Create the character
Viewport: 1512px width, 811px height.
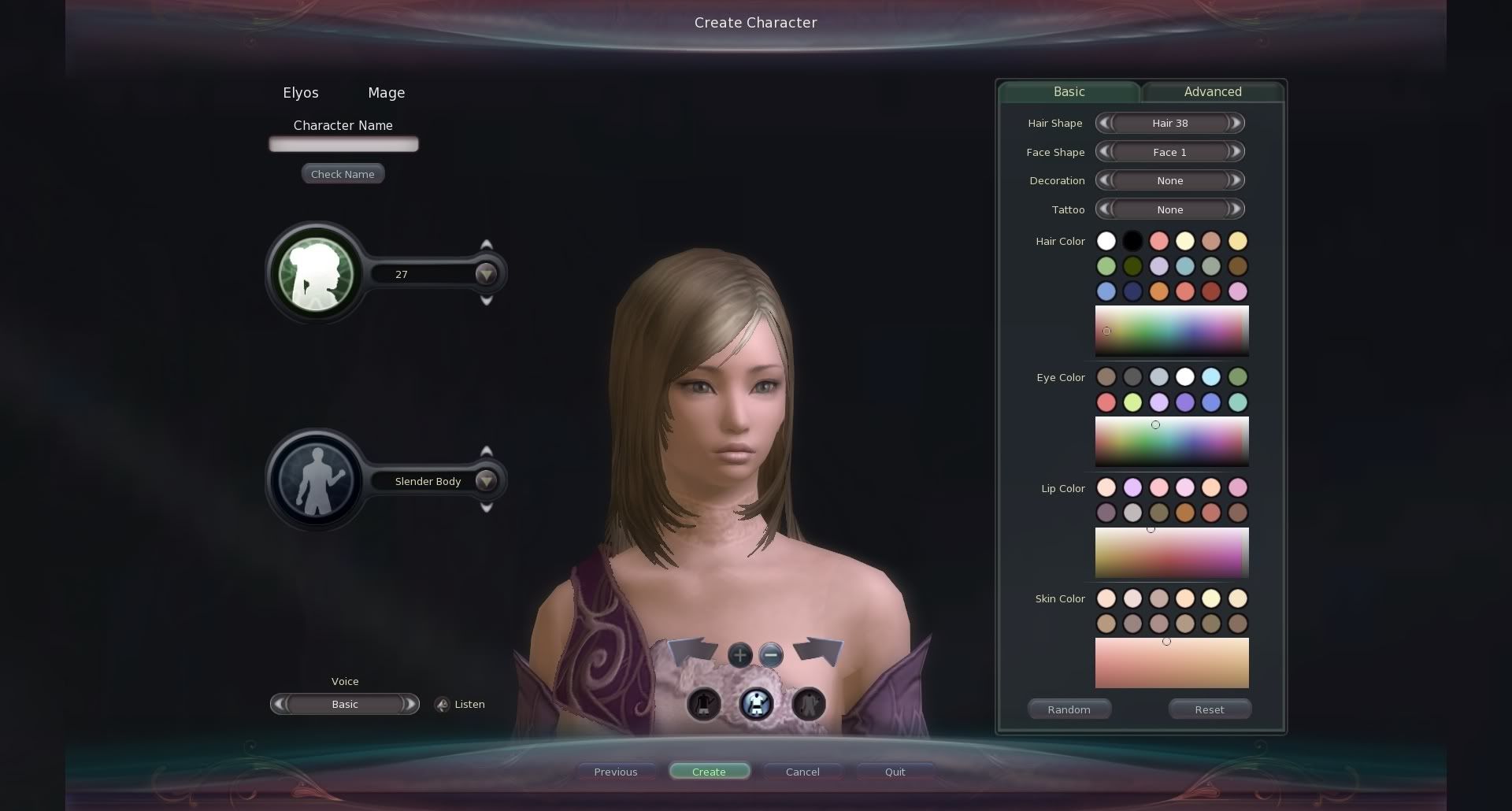coord(709,772)
